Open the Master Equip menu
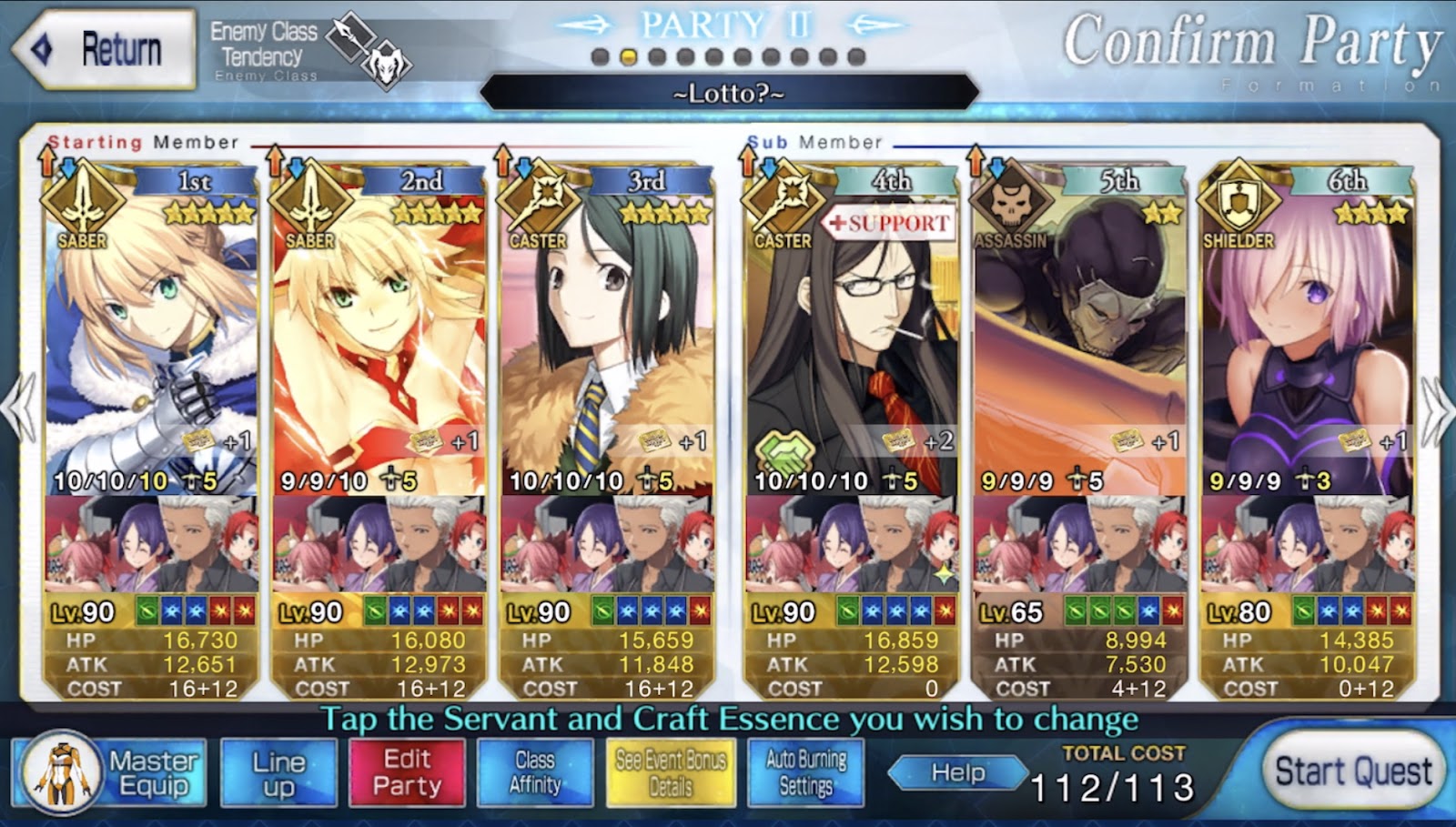The image size is (1456, 827). coord(110,772)
